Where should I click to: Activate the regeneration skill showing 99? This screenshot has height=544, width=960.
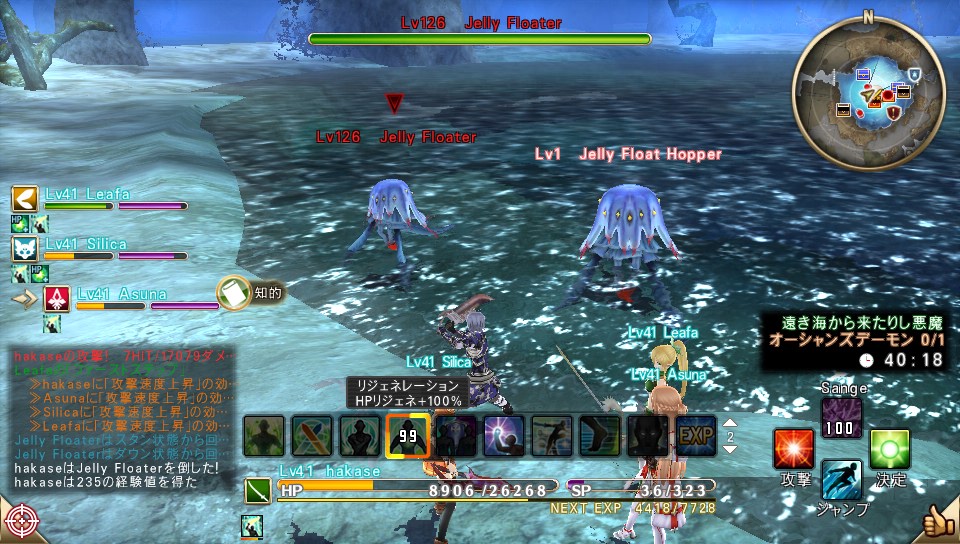click(407, 436)
